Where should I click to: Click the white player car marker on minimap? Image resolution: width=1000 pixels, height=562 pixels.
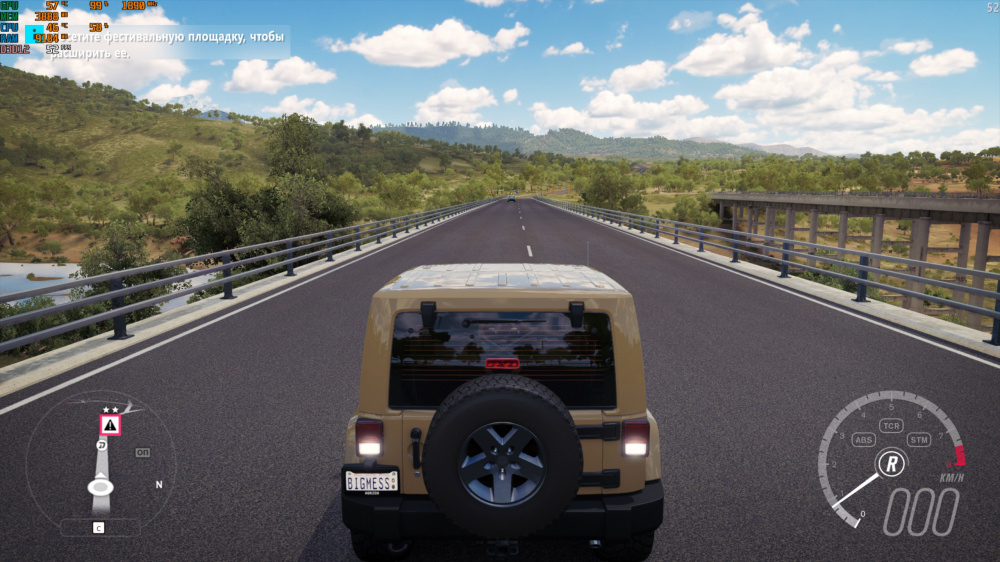pos(100,487)
